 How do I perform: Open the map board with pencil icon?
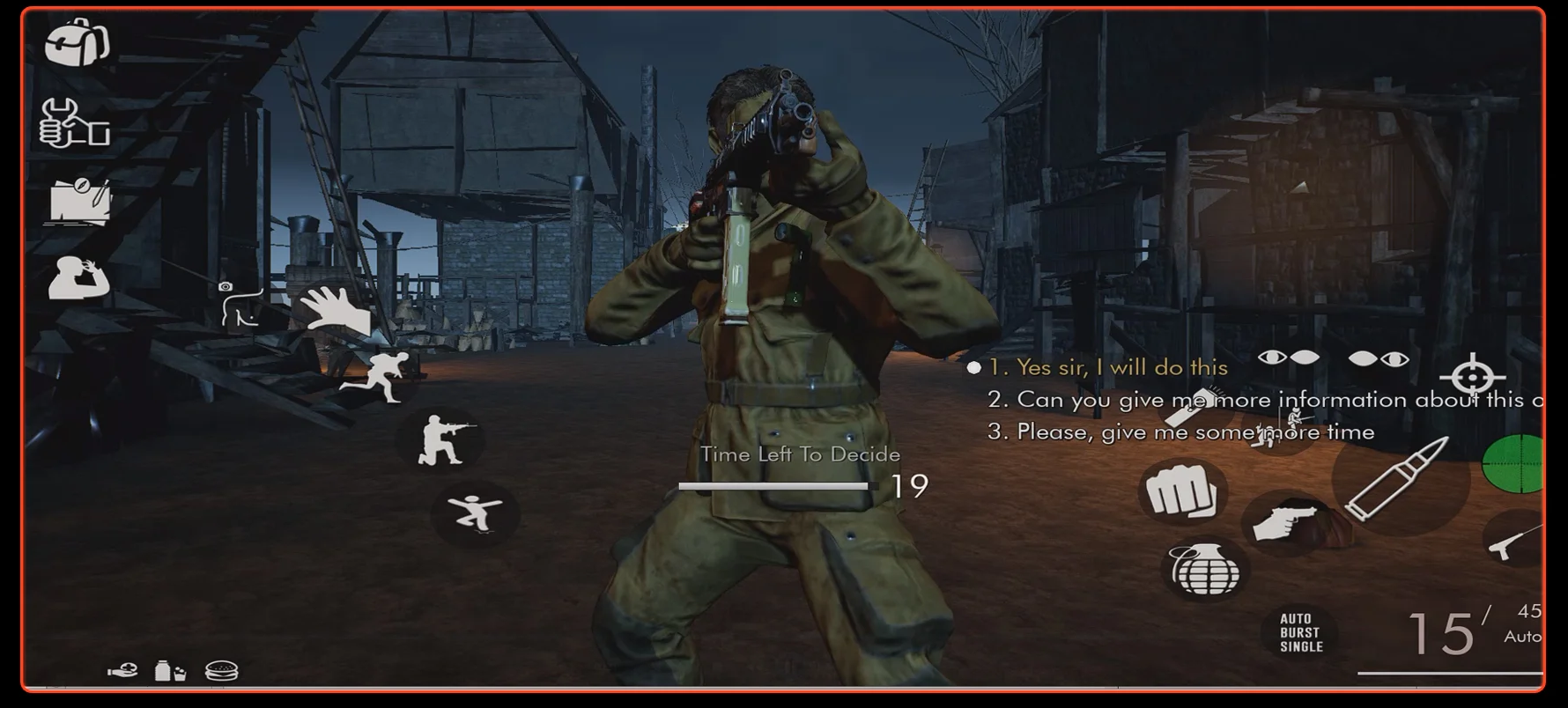pyautogui.click(x=80, y=202)
